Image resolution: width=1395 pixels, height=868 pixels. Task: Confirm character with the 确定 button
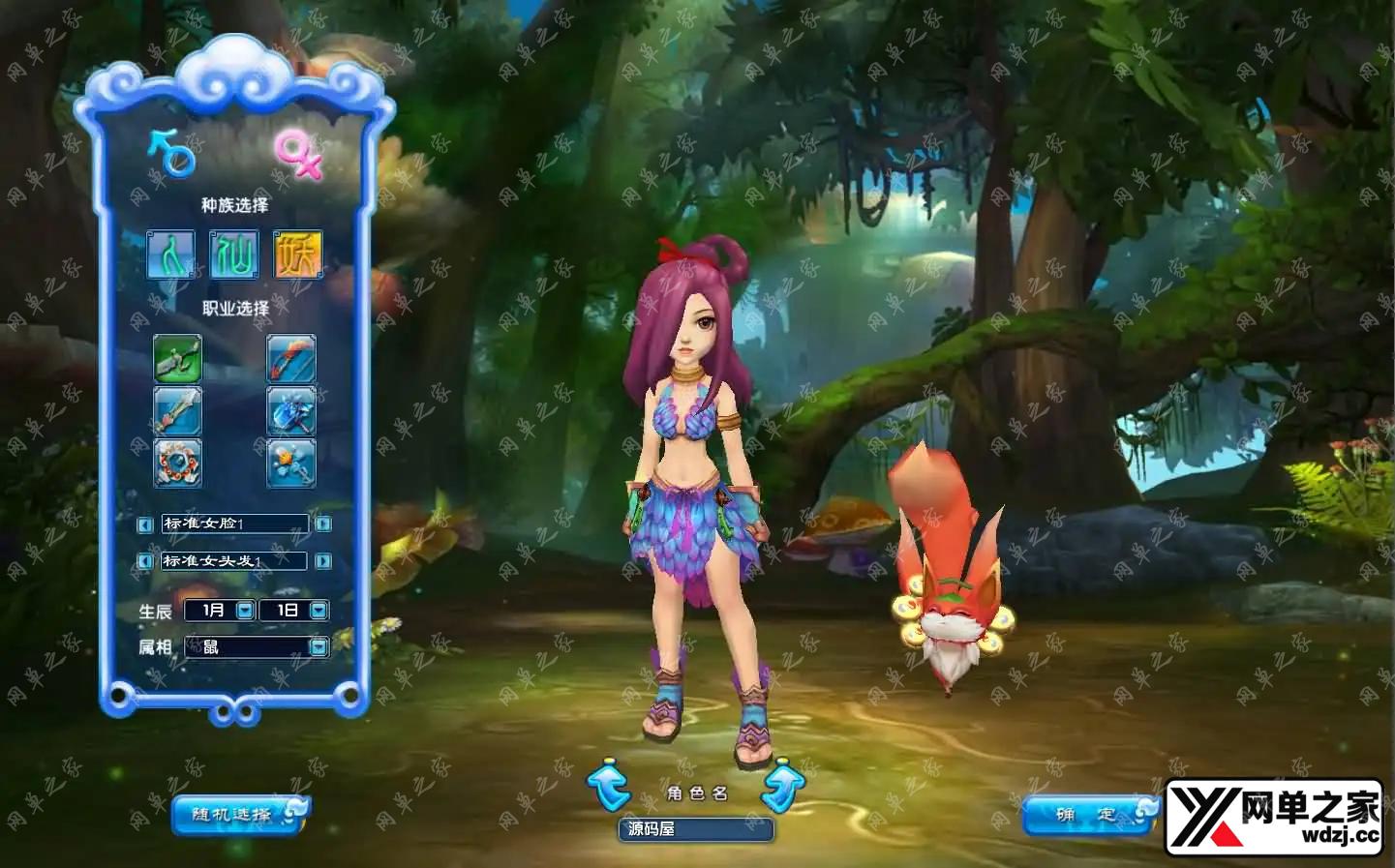pyautogui.click(x=1088, y=815)
